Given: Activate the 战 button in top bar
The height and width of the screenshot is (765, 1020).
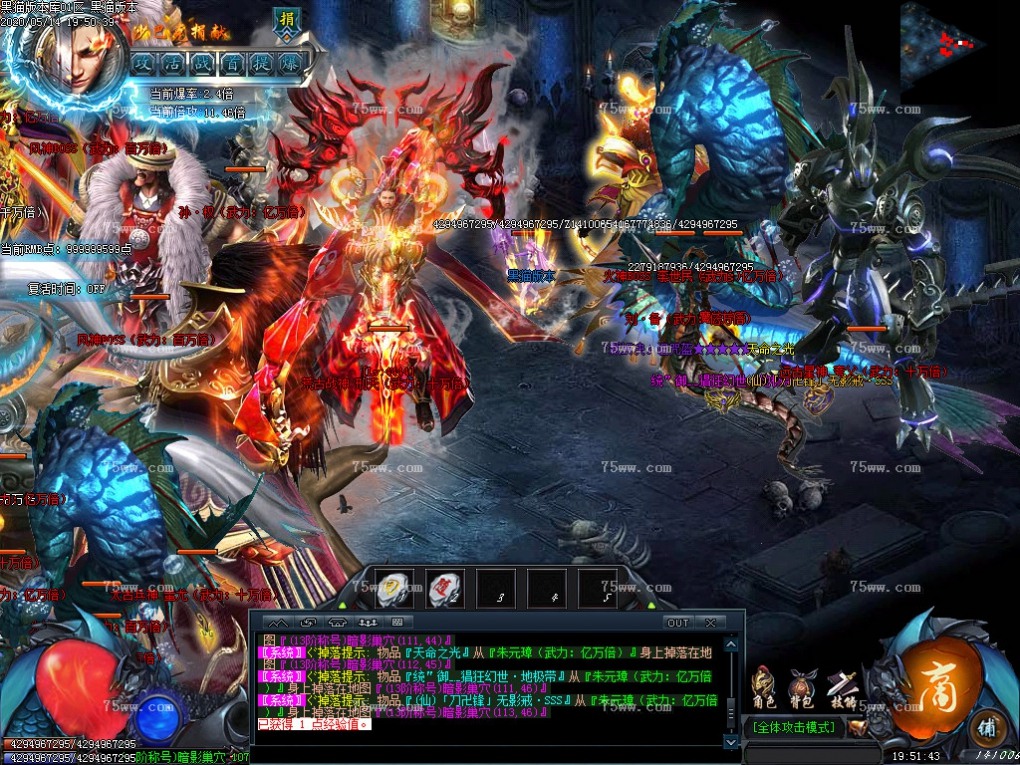Looking at the screenshot, I should pyautogui.click(x=203, y=62).
